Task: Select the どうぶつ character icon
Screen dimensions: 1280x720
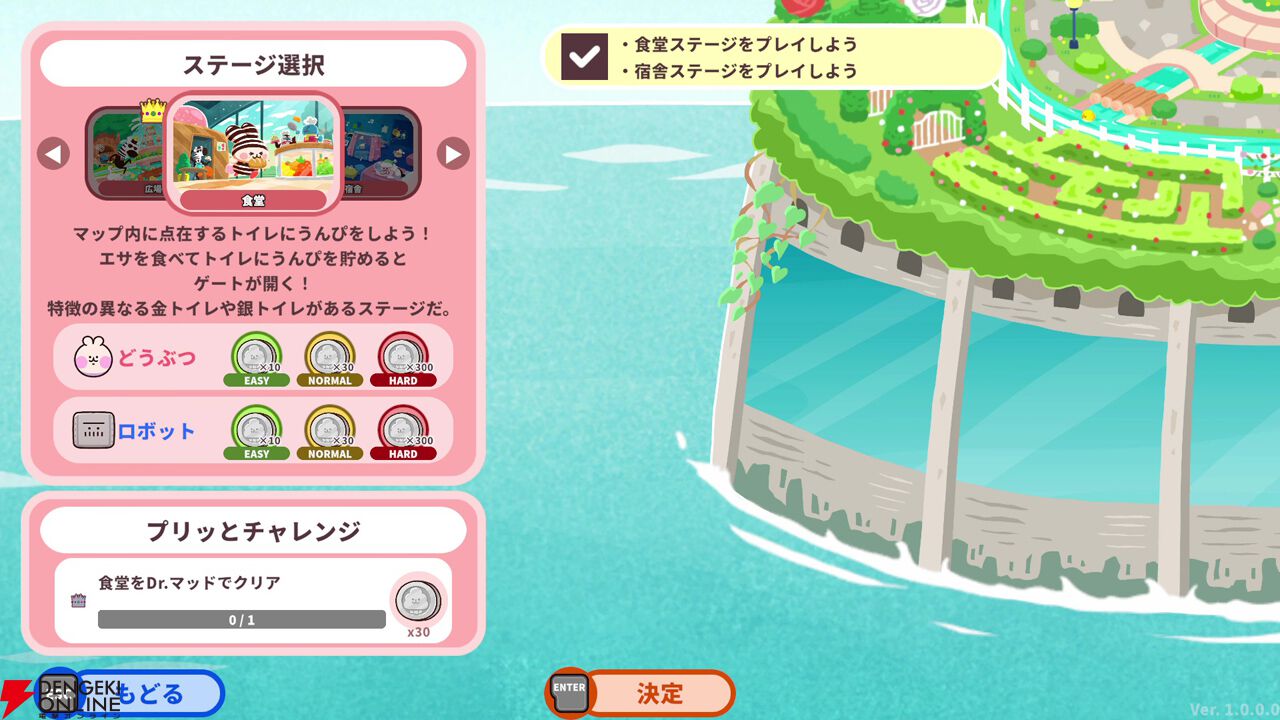Action: [x=93, y=357]
